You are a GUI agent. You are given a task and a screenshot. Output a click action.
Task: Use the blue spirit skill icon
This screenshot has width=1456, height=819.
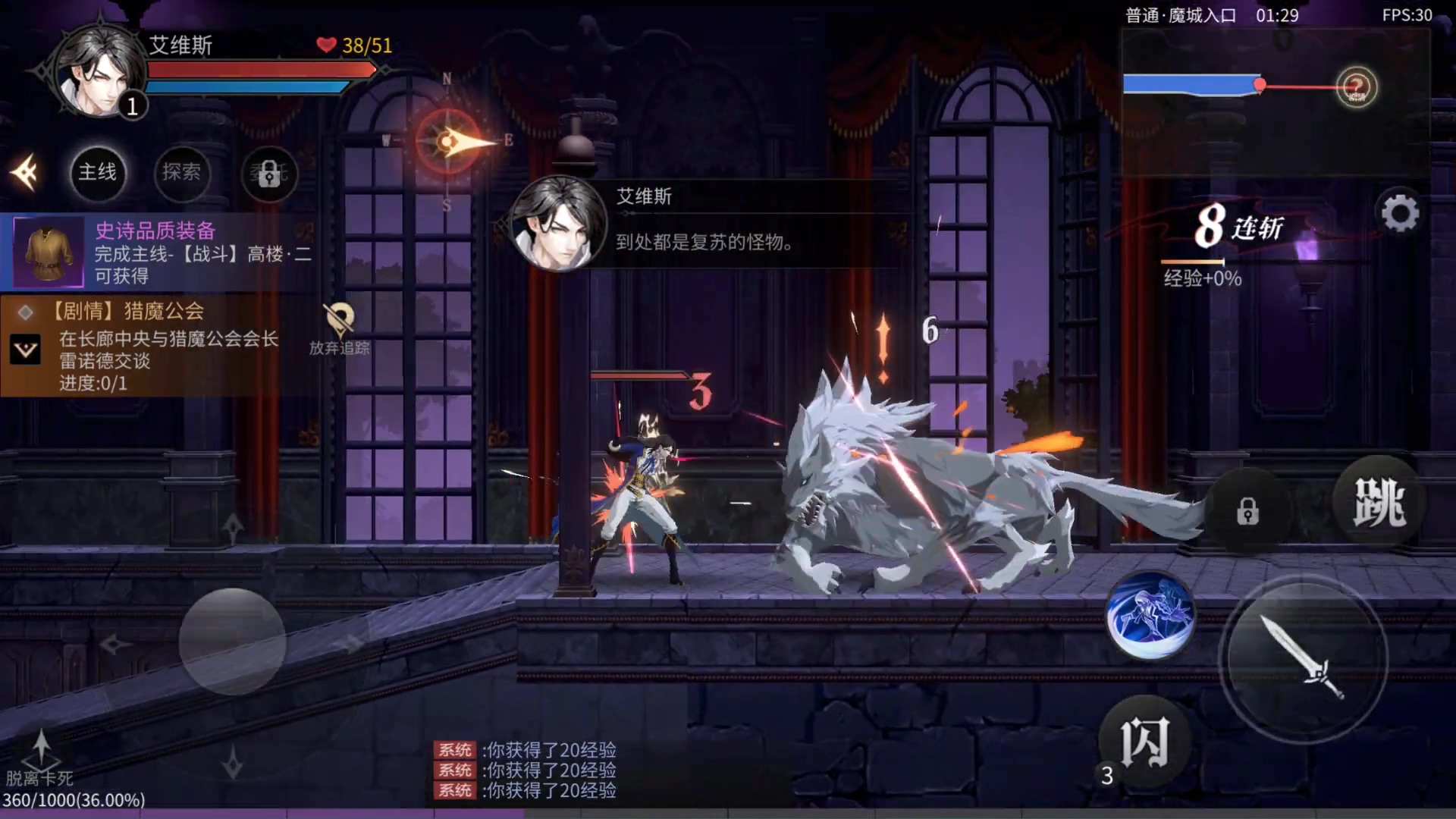click(1150, 614)
